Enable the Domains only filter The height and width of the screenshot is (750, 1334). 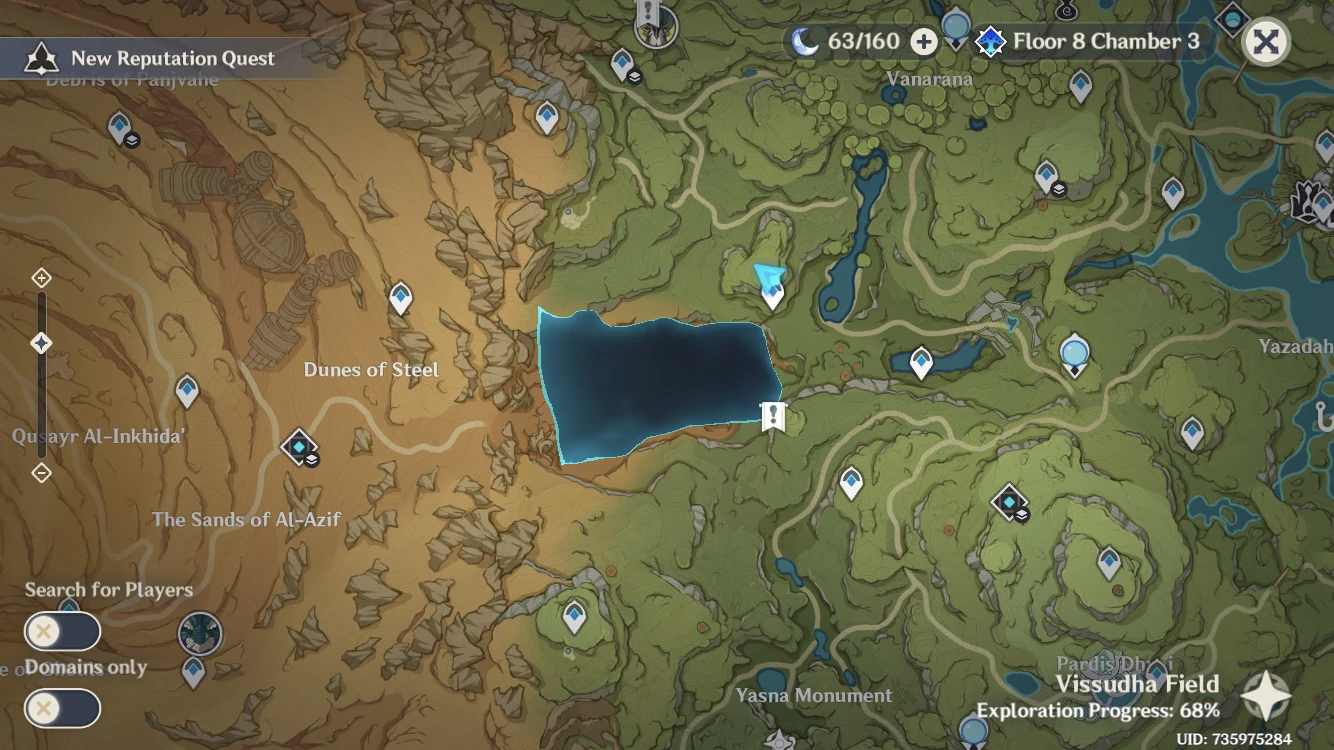tap(62, 708)
